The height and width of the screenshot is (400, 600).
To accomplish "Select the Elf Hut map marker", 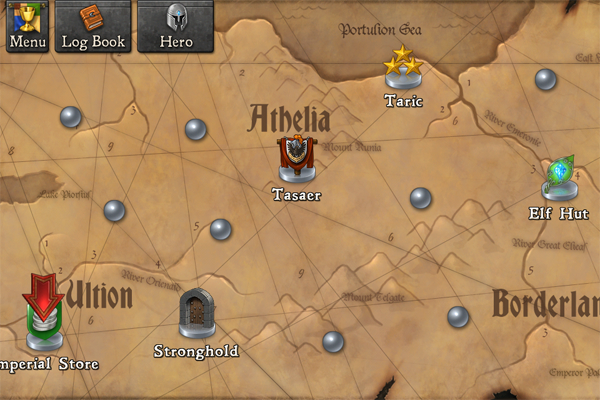I will (559, 180).
